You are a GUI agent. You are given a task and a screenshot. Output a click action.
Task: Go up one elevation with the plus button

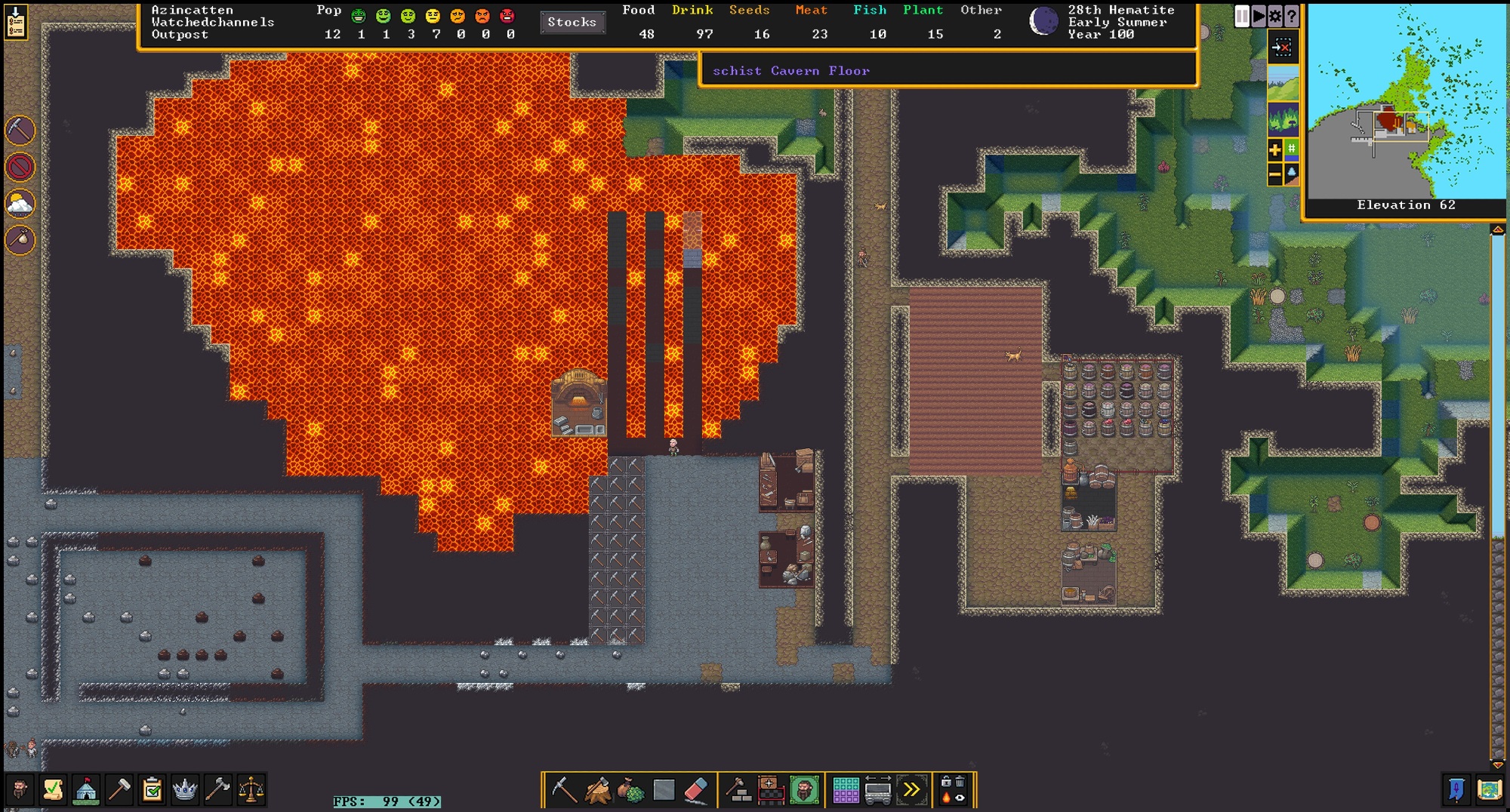(1275, 149)
